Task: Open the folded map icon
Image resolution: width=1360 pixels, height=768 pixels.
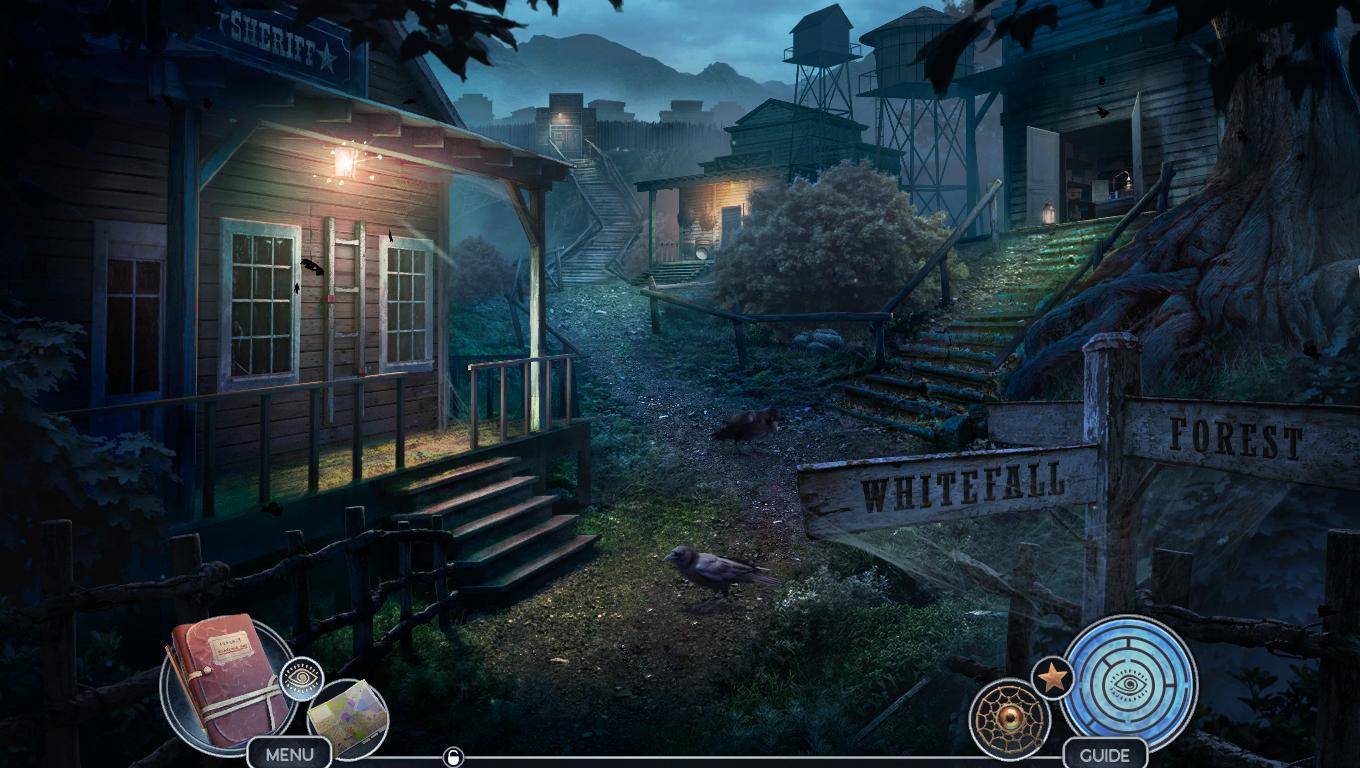Action: point(347,716)
